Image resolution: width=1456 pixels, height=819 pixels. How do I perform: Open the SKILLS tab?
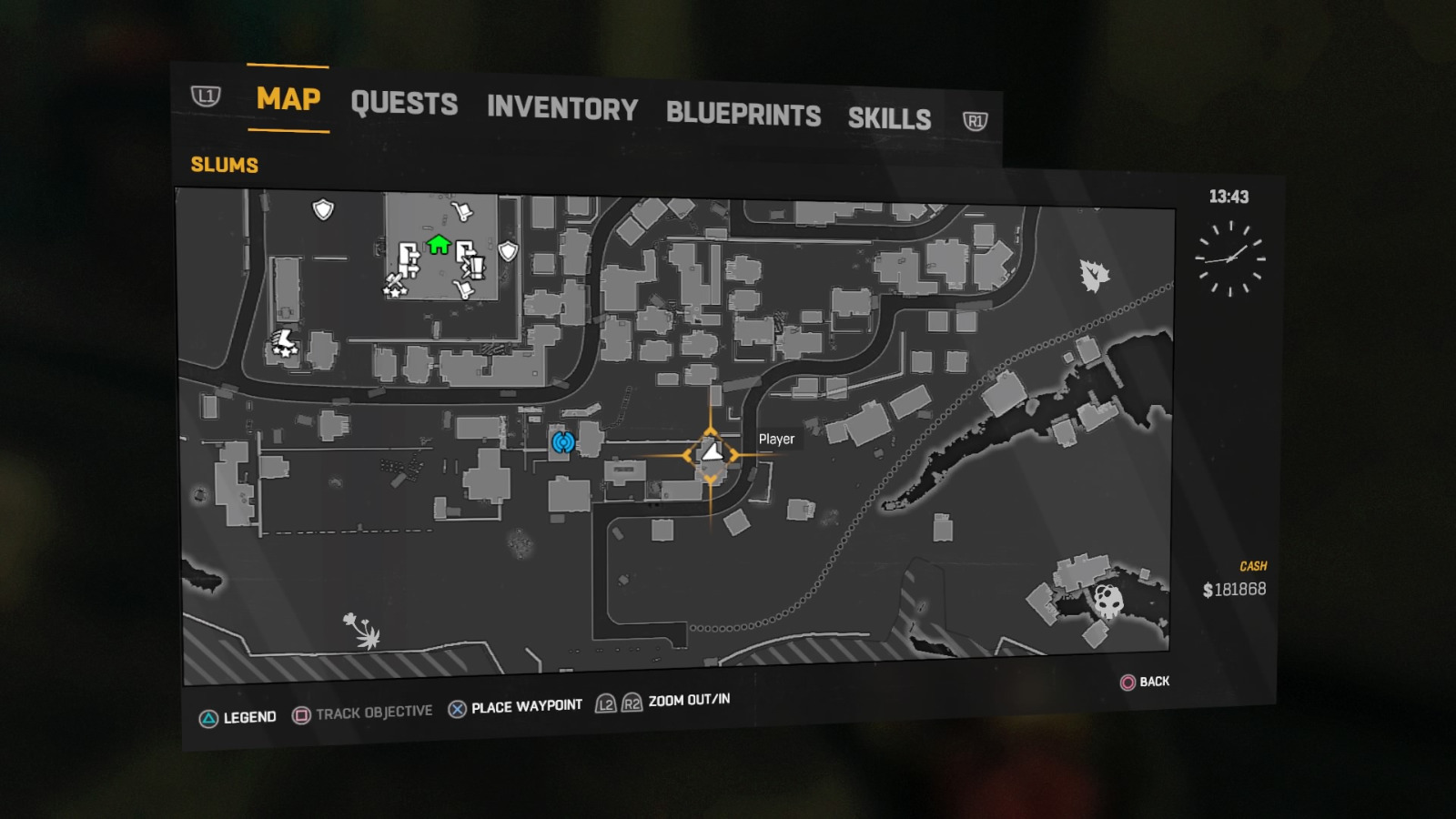[889, 117]
